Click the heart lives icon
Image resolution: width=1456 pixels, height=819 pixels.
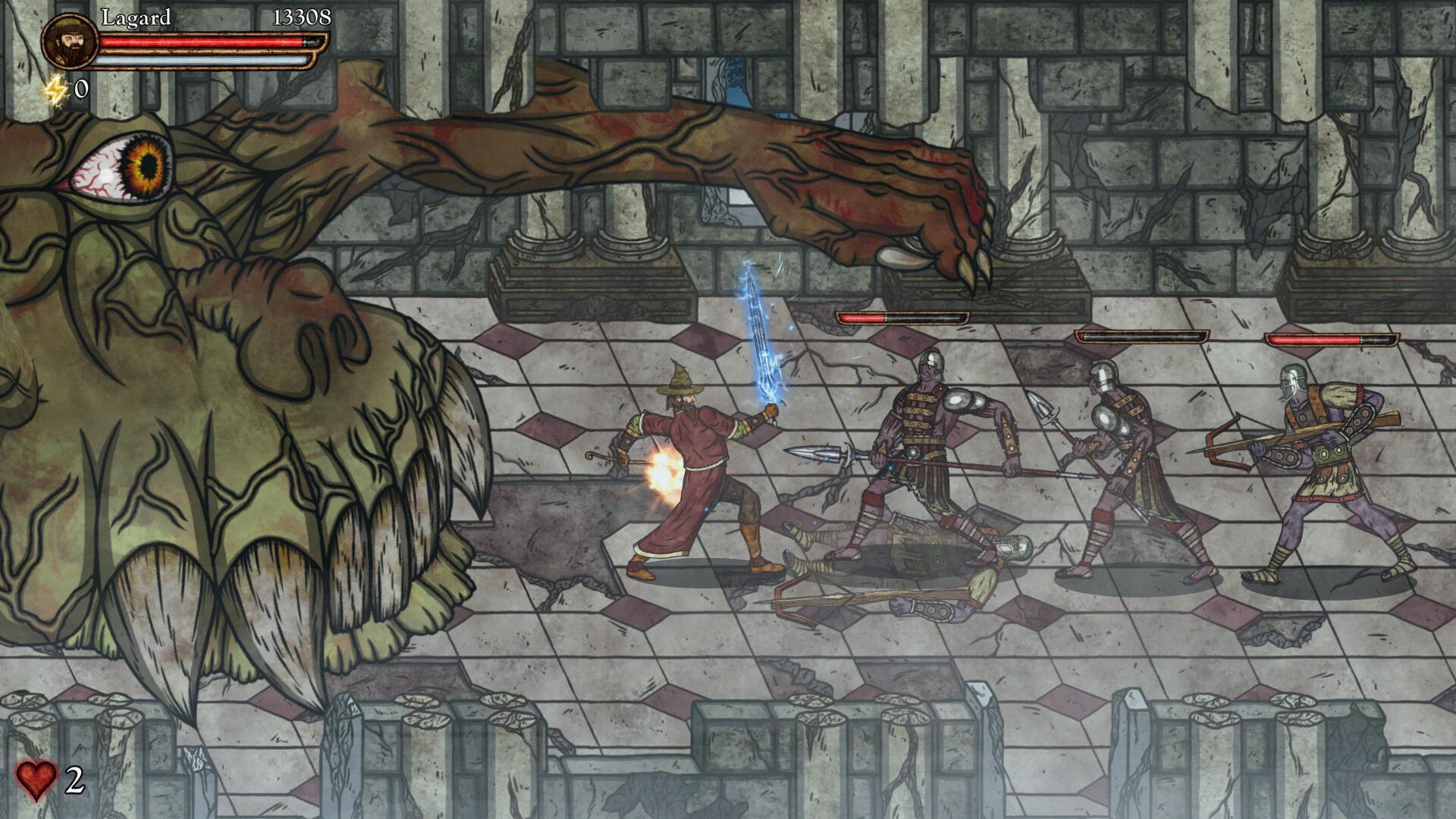click(x=38, y=780)
